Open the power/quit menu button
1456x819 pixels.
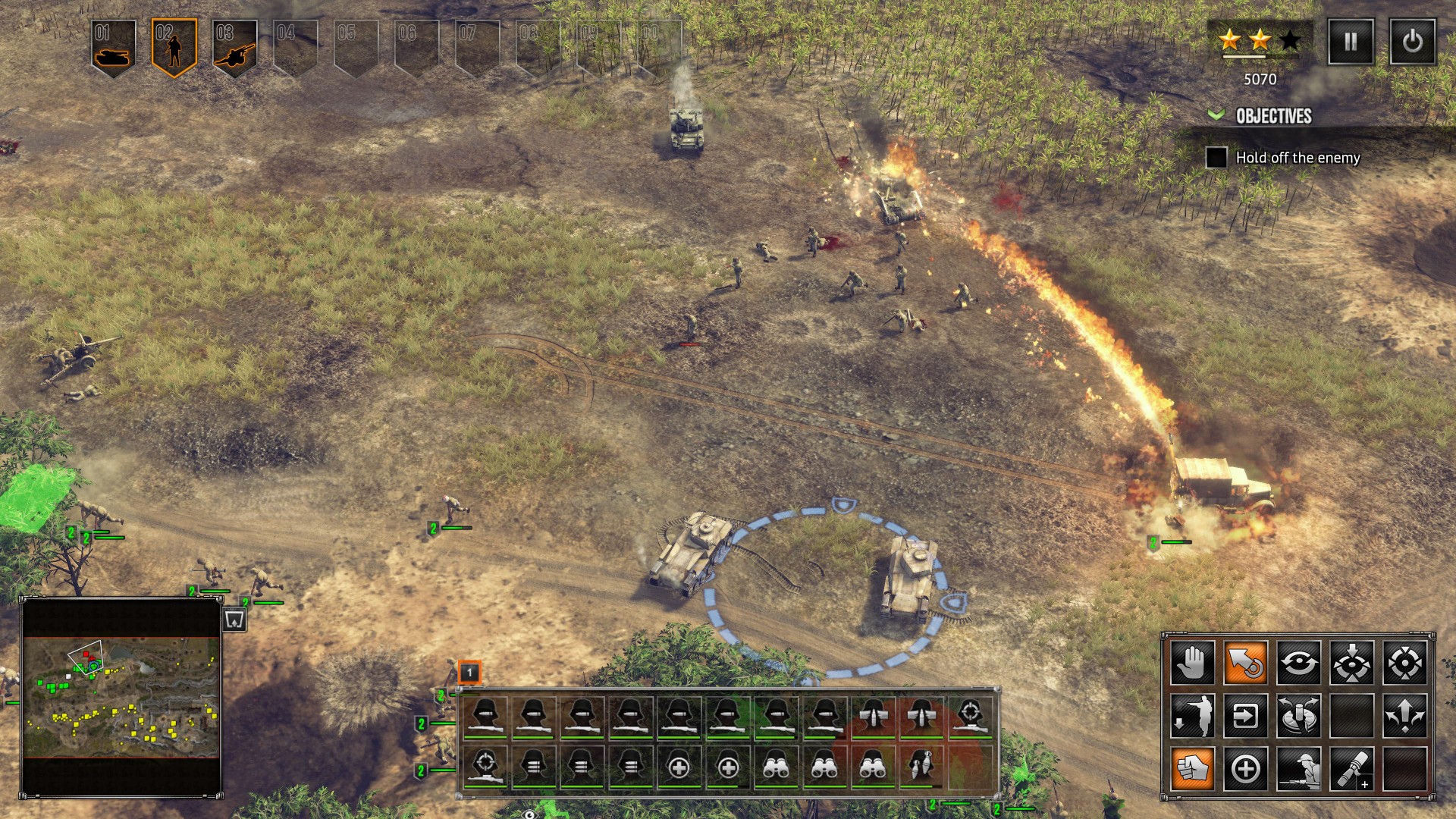[1412, 42]
